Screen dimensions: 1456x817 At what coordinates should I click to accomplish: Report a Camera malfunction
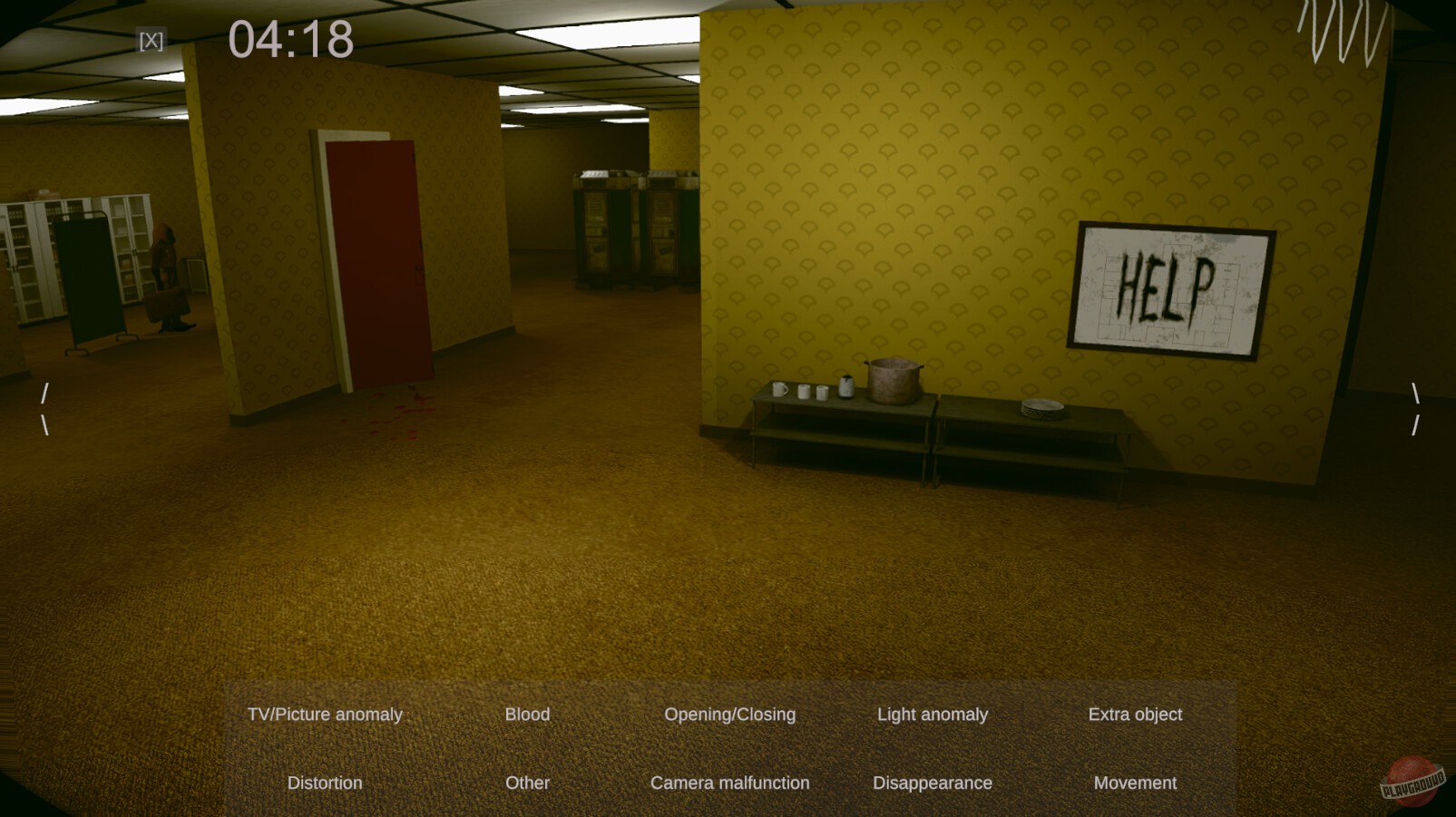729,783
